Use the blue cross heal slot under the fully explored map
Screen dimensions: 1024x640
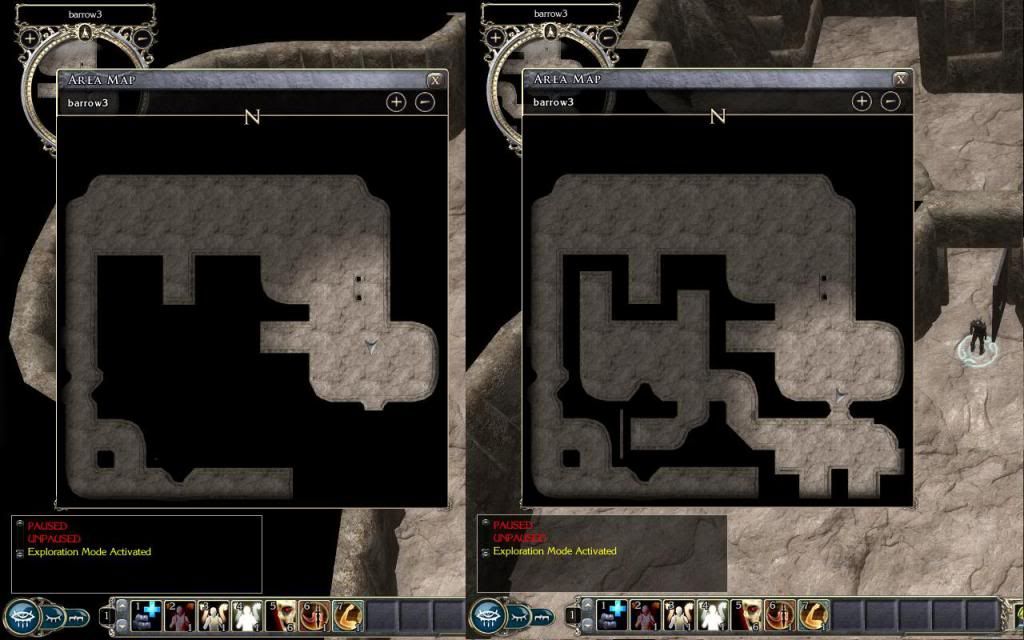point(614,614)
